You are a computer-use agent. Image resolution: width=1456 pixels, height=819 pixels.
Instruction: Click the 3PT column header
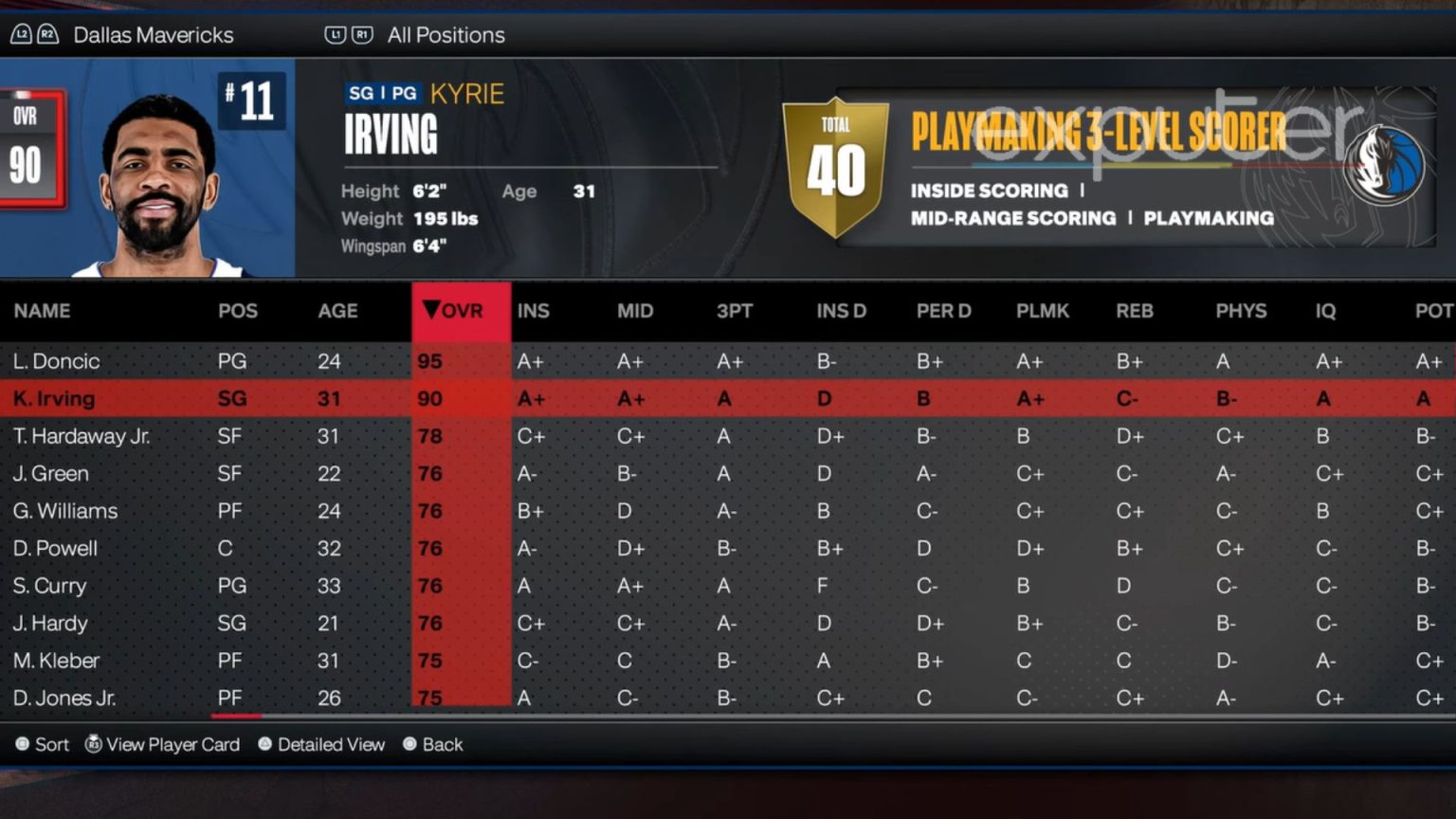click(x=735, y=311)
